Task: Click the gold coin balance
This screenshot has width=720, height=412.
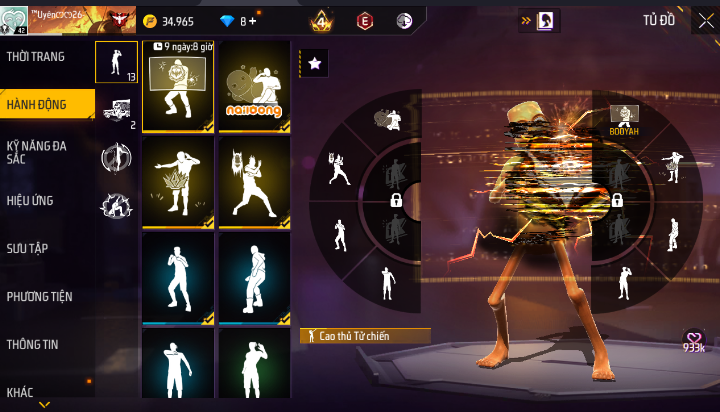Action: click(x=169, y=20)
